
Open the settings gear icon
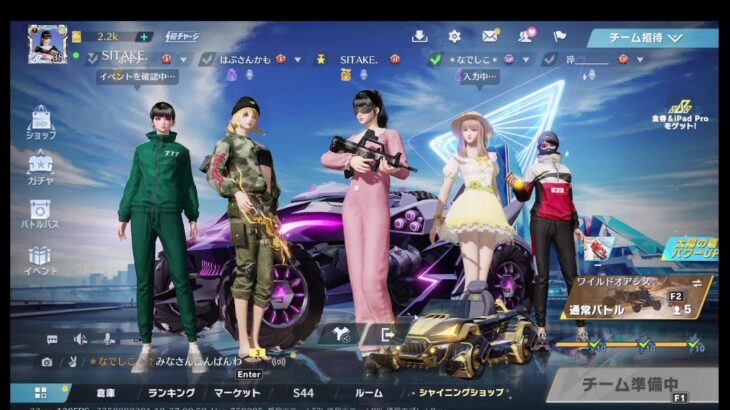(x=454, y=37)
